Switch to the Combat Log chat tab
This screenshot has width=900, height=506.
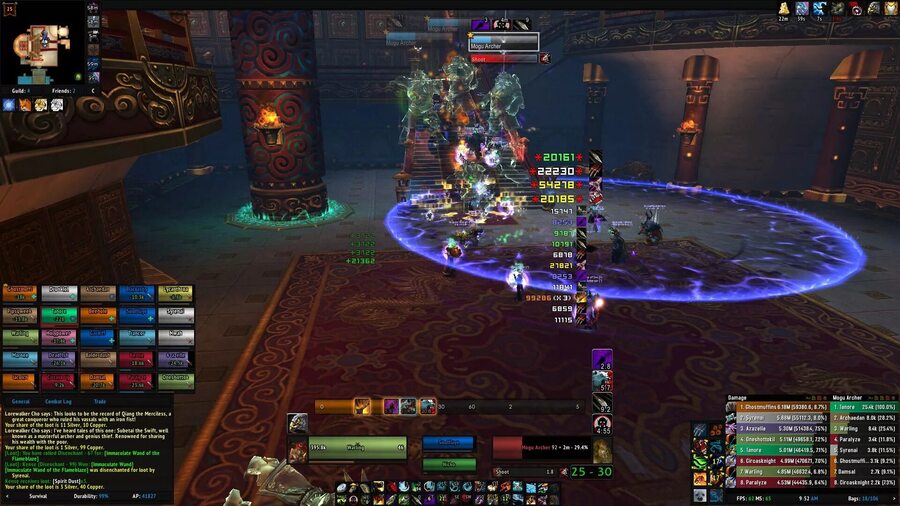point(58,401)
